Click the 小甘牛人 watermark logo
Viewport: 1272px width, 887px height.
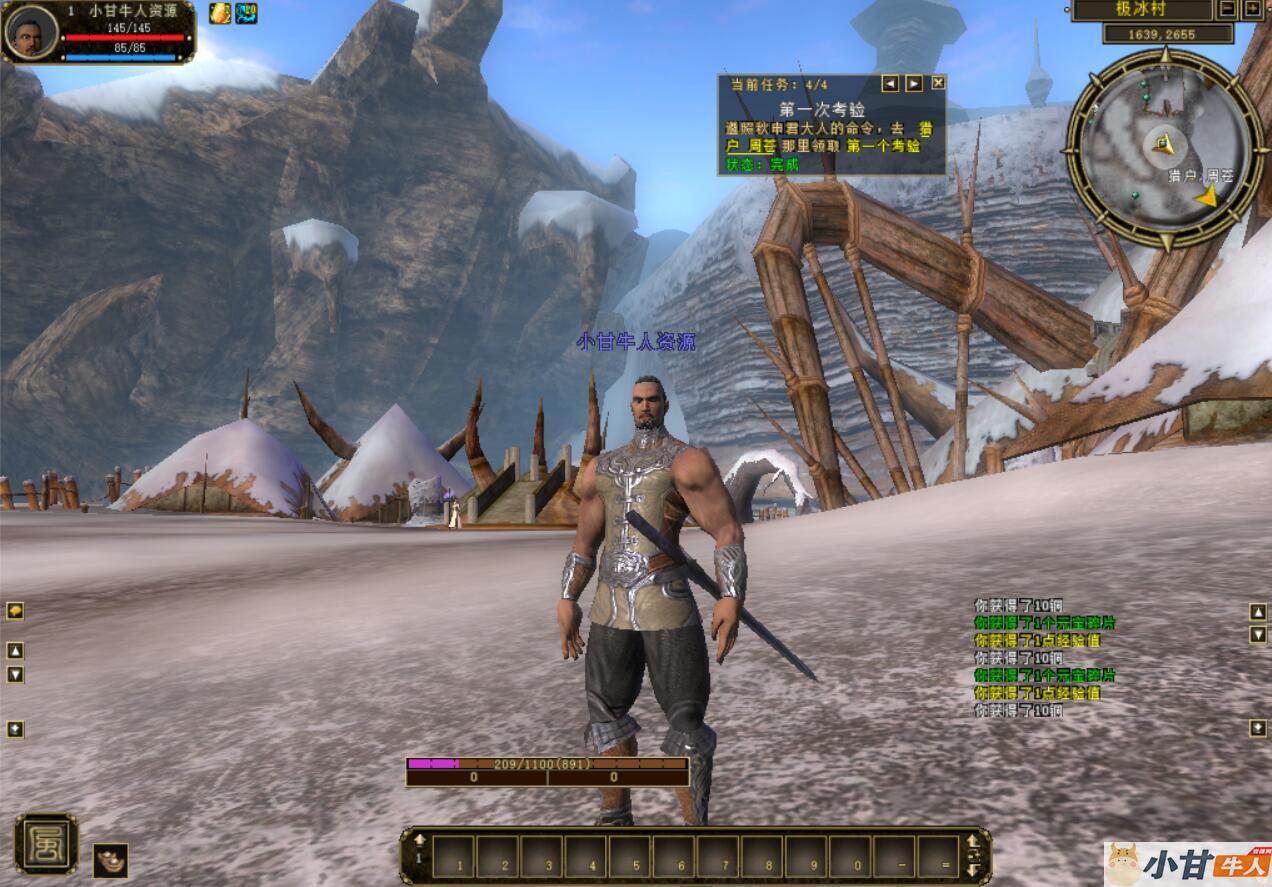[x=1188, y=863]
